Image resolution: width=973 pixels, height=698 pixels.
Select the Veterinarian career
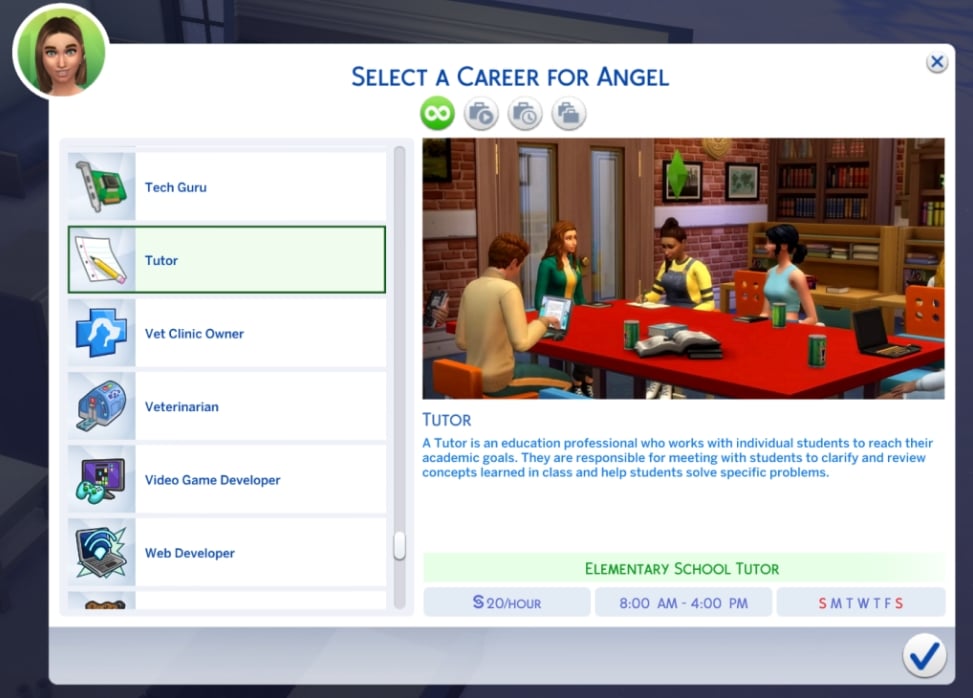click(x=227, y=406)
